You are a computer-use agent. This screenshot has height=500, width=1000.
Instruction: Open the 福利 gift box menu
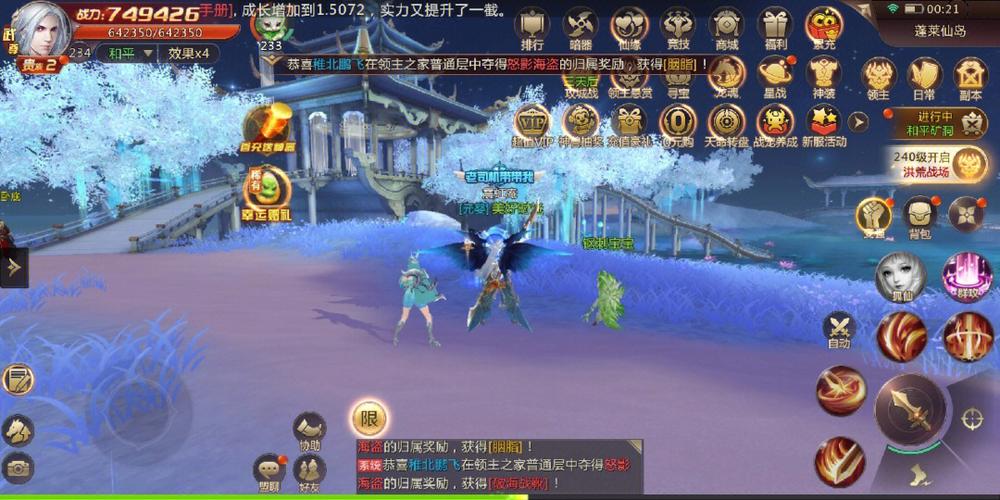pos(774,27)
